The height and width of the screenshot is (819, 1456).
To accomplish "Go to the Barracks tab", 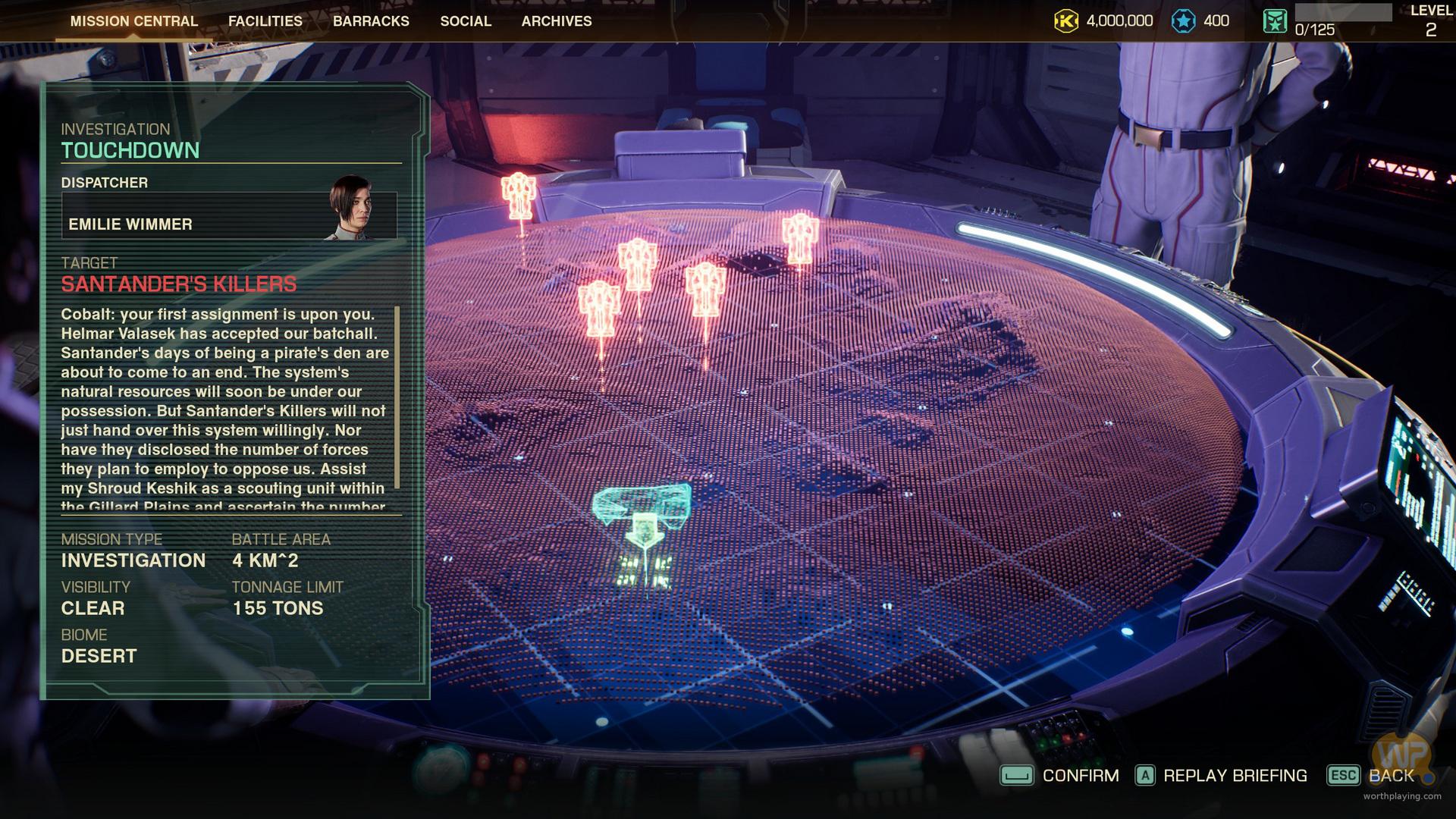I will click(x=371, y=21).
